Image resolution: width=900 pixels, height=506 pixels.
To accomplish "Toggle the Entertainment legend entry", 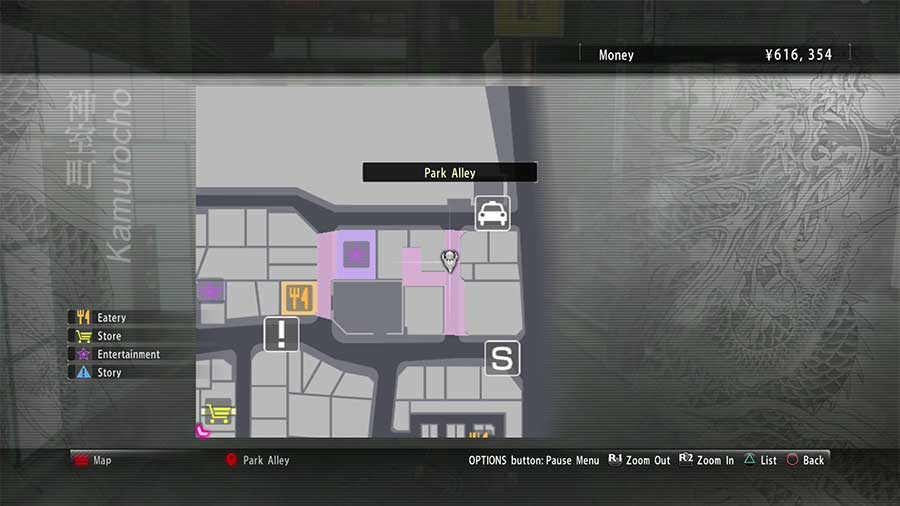I will click(x=128, y=354).
